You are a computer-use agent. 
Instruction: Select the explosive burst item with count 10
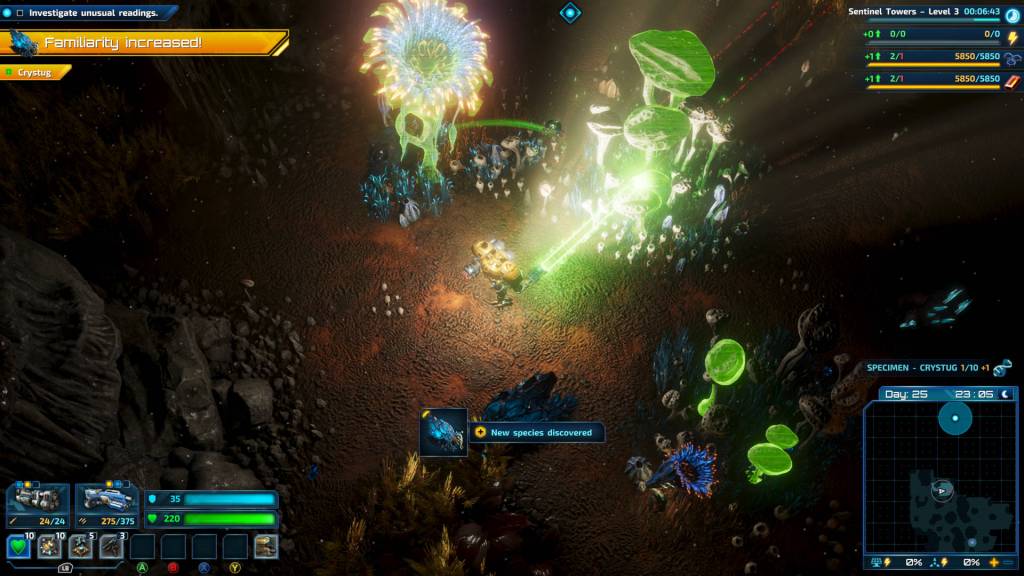49,547
